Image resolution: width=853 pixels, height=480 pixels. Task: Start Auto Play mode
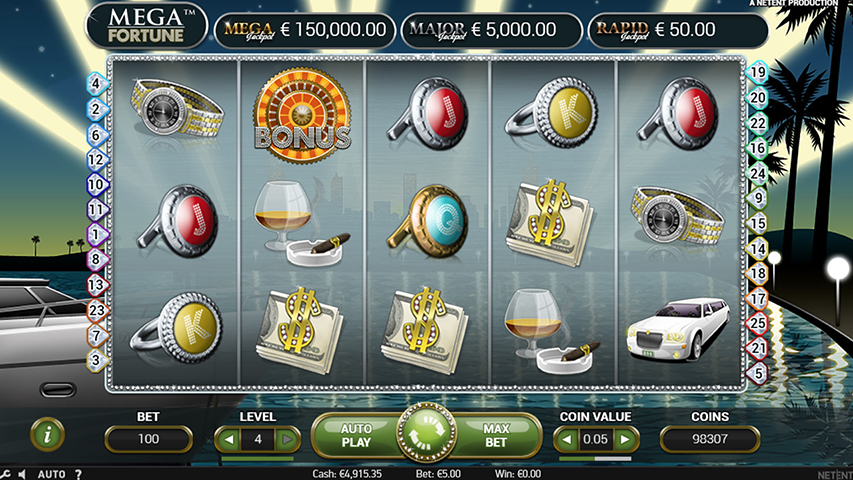click(x=357, y=433)
